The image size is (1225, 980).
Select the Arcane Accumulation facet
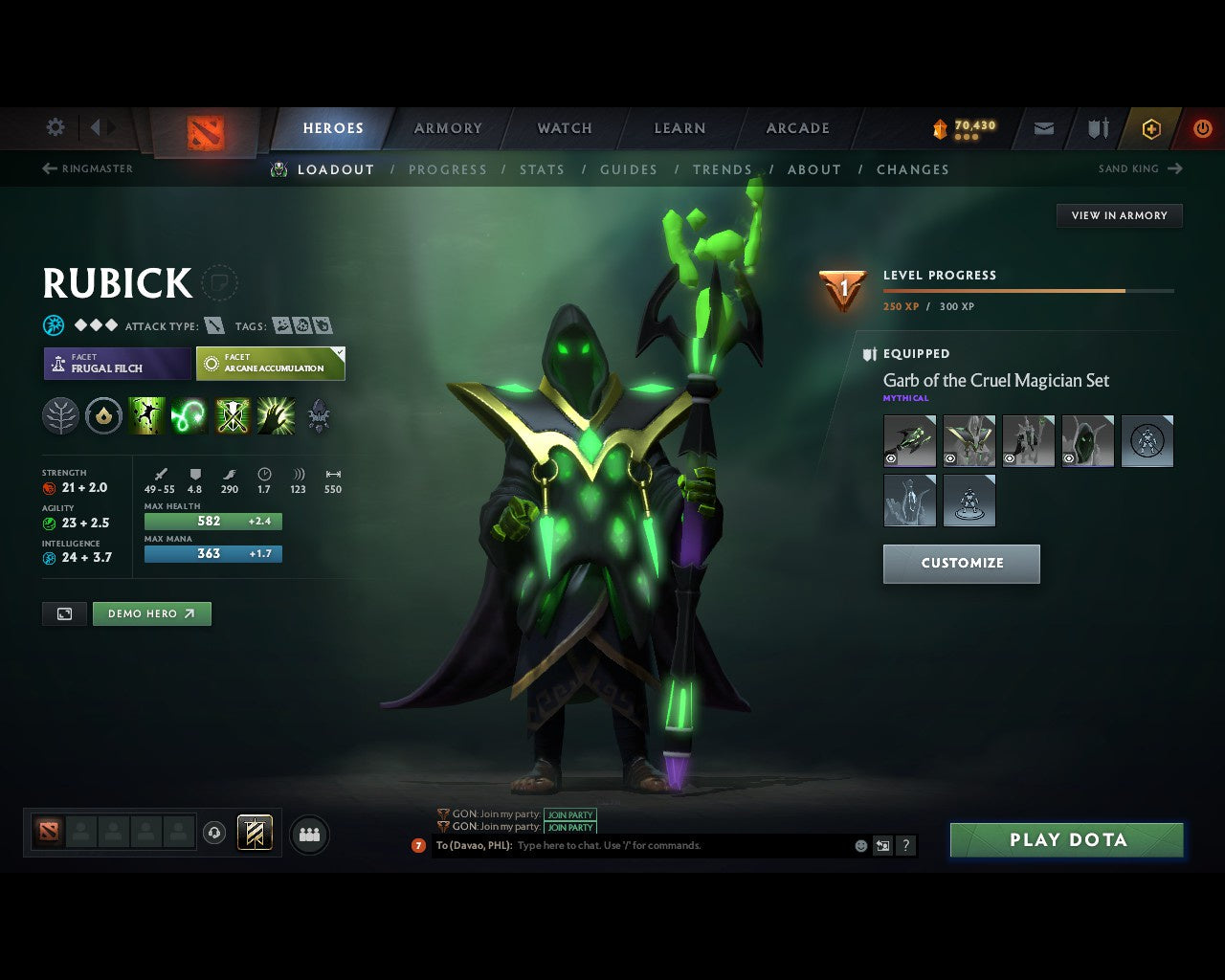[x=269, y=364]
